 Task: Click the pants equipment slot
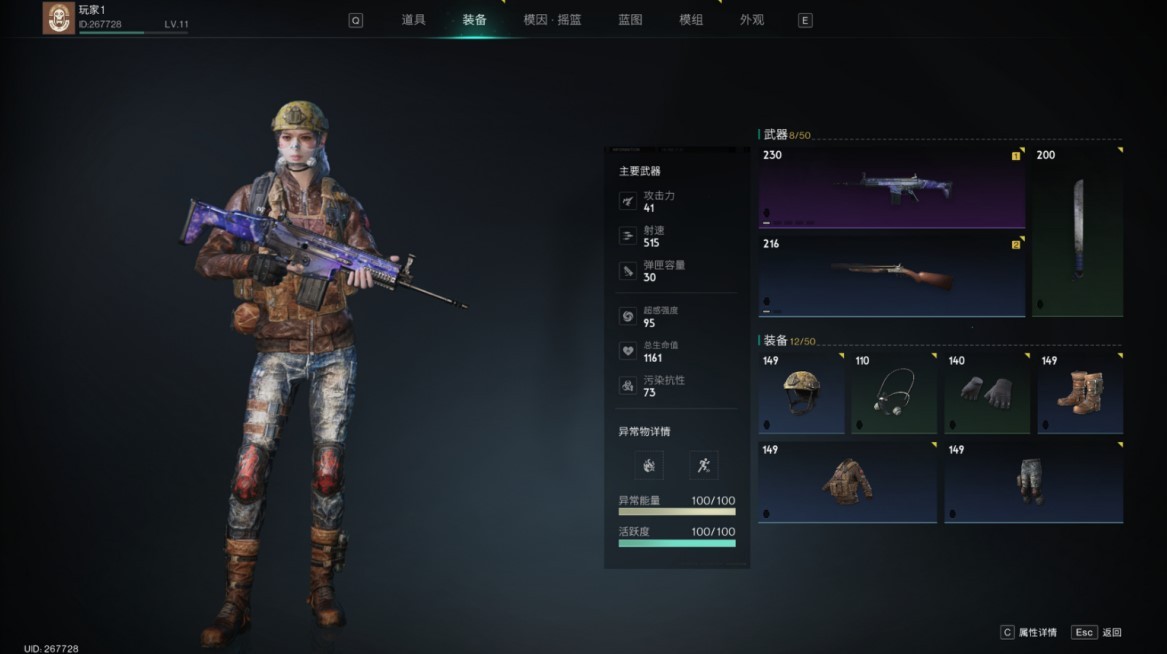(1033, 482)
